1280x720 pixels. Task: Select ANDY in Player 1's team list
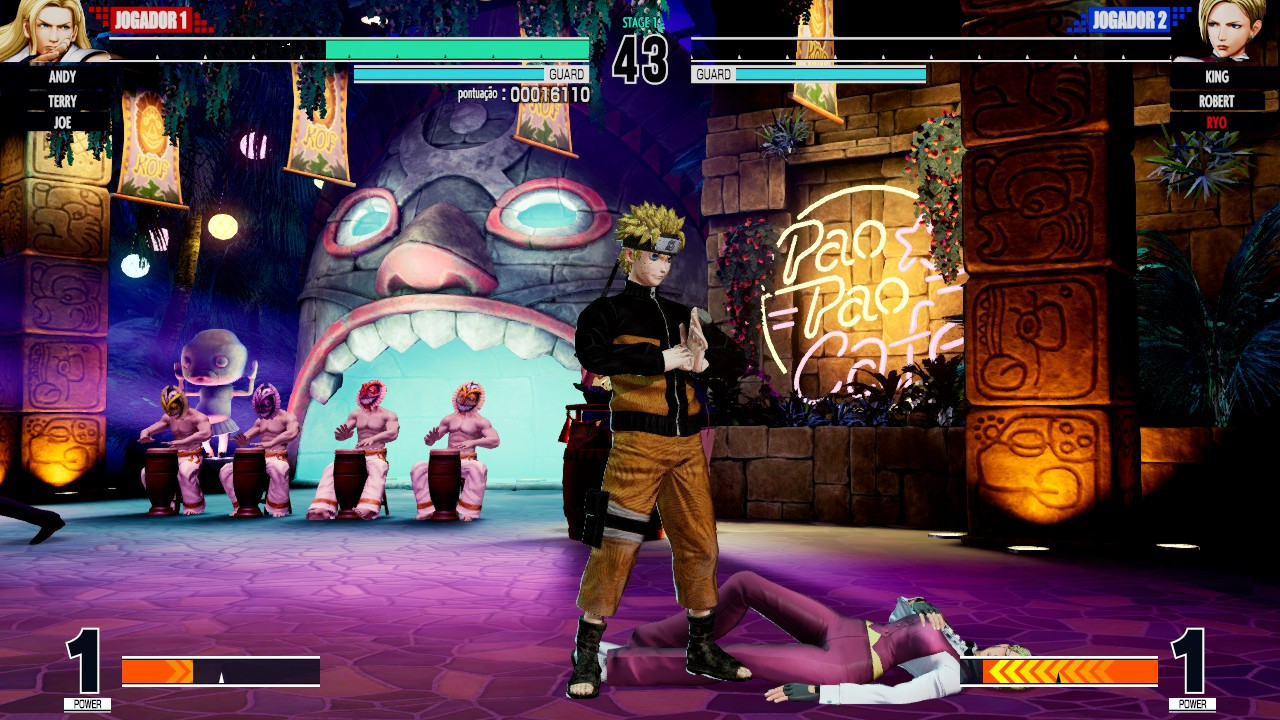[62, 76]
